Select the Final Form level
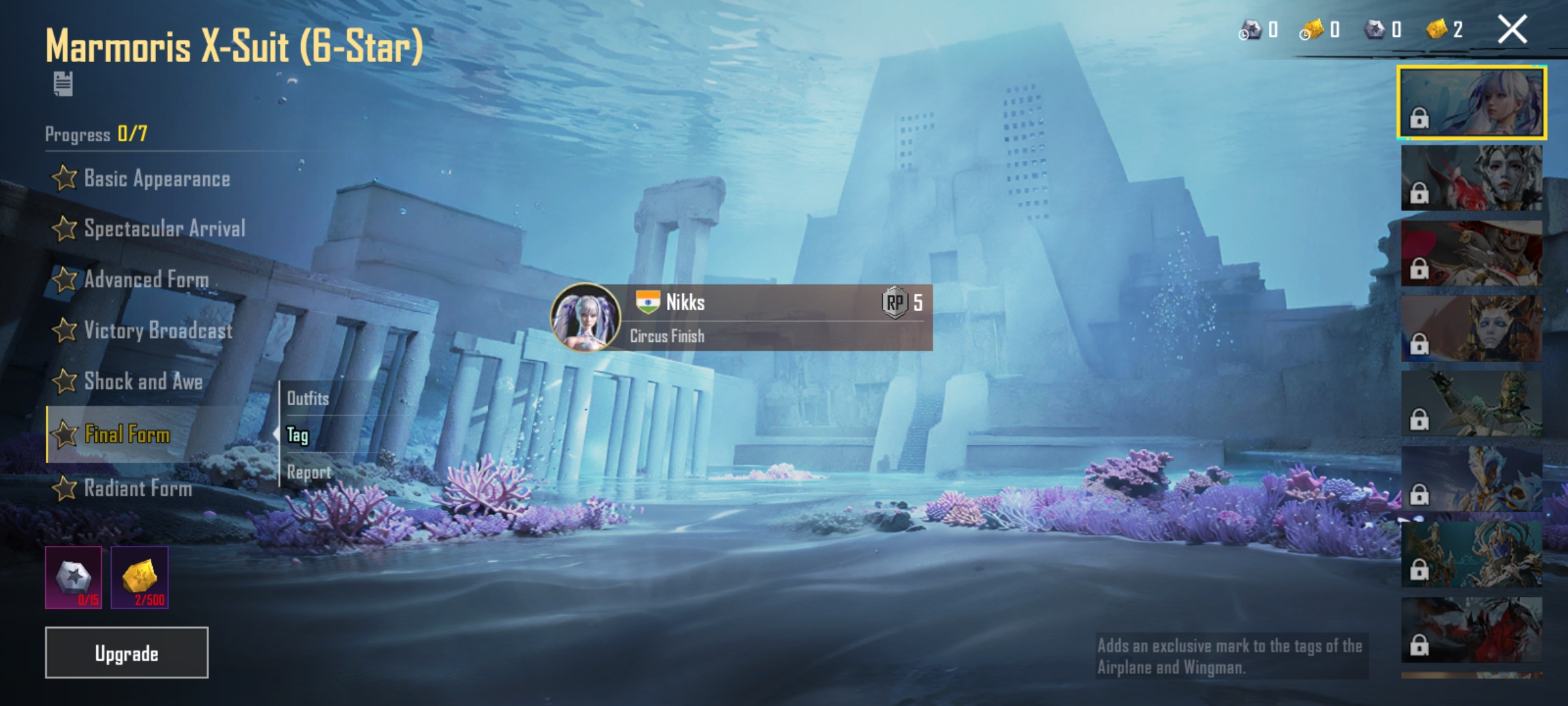The width and height of the screenshot is (1568, 706). pyautogui.click(x=112, y=435)
